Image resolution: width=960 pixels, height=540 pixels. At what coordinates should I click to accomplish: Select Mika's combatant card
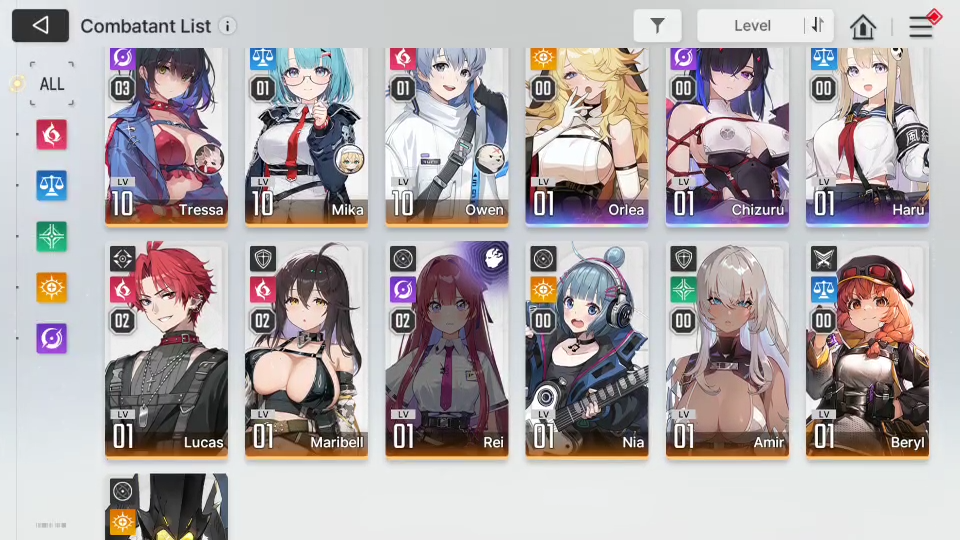[x=307, y=135]
